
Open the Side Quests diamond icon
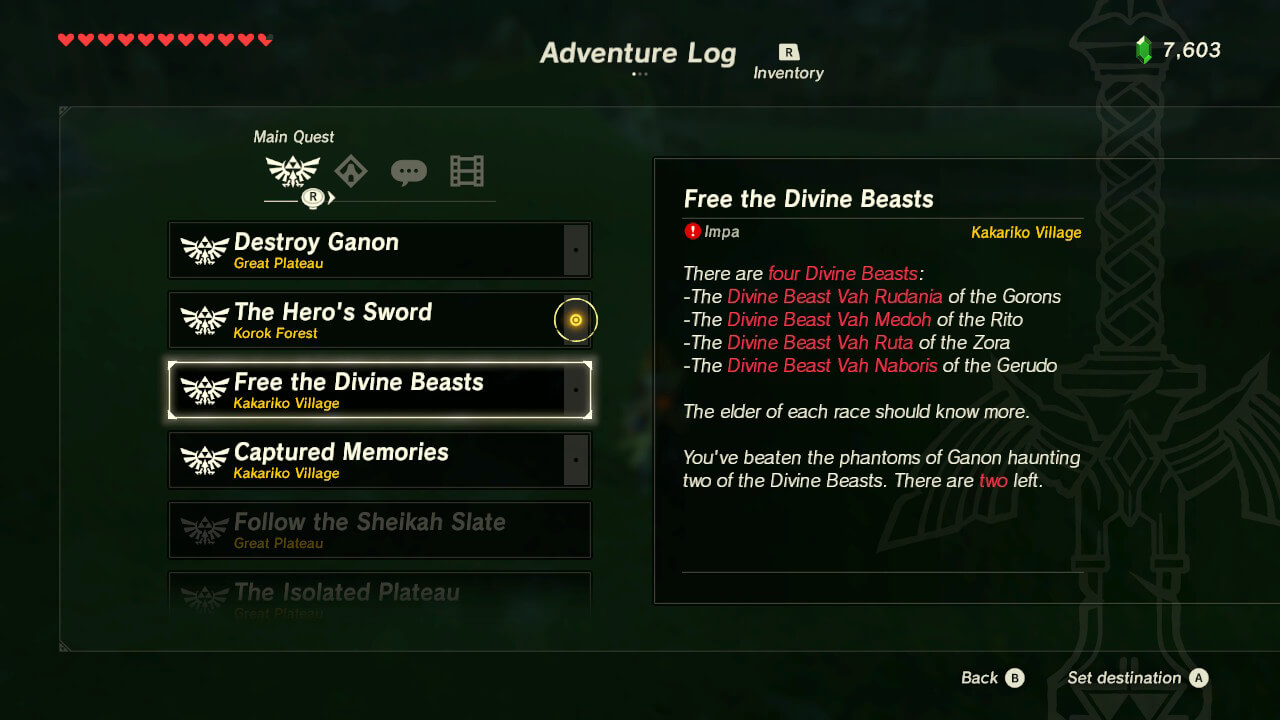click(x=352, y=170)
